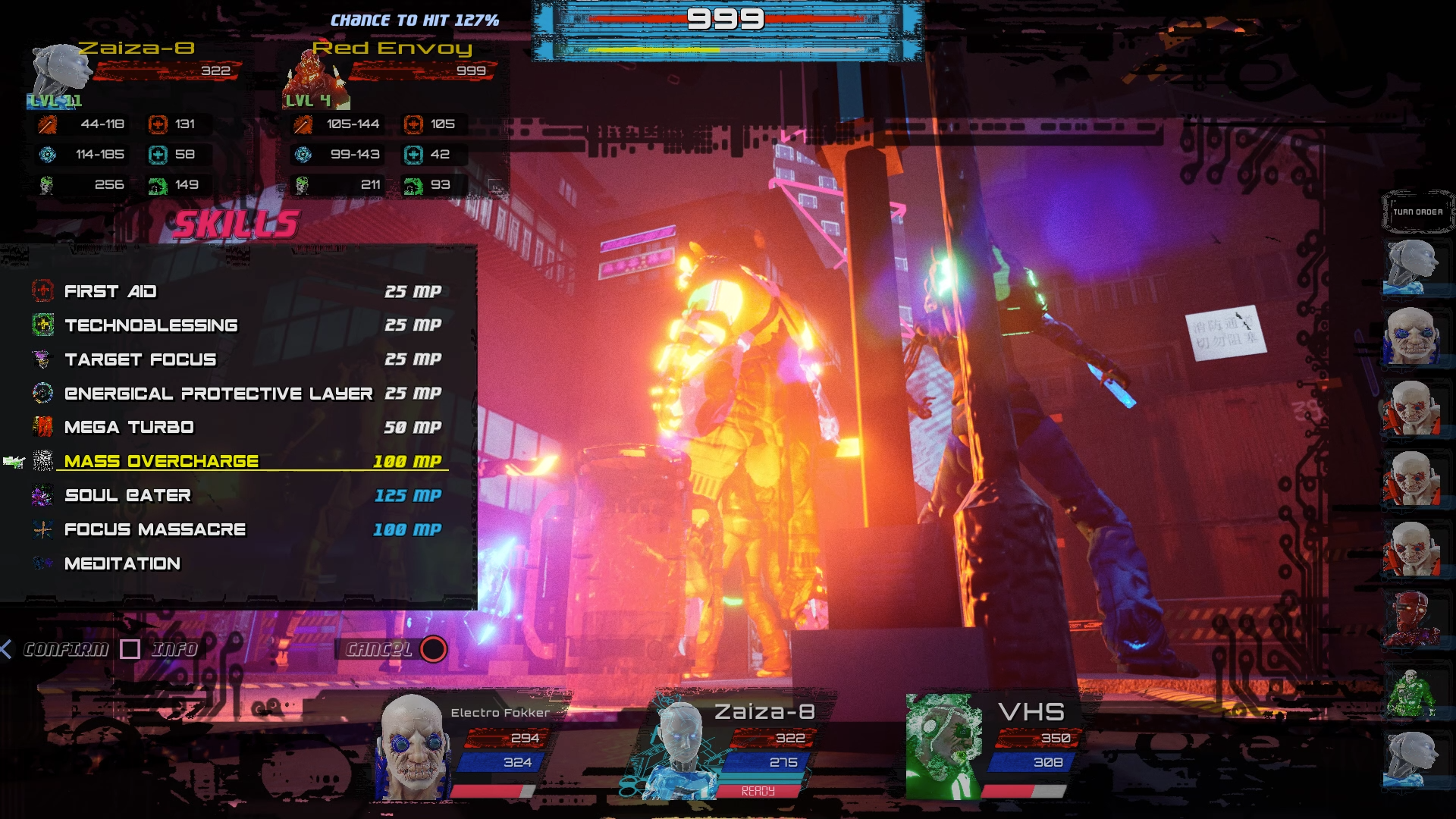Select the First Aid skill

[x=111, y=291]
